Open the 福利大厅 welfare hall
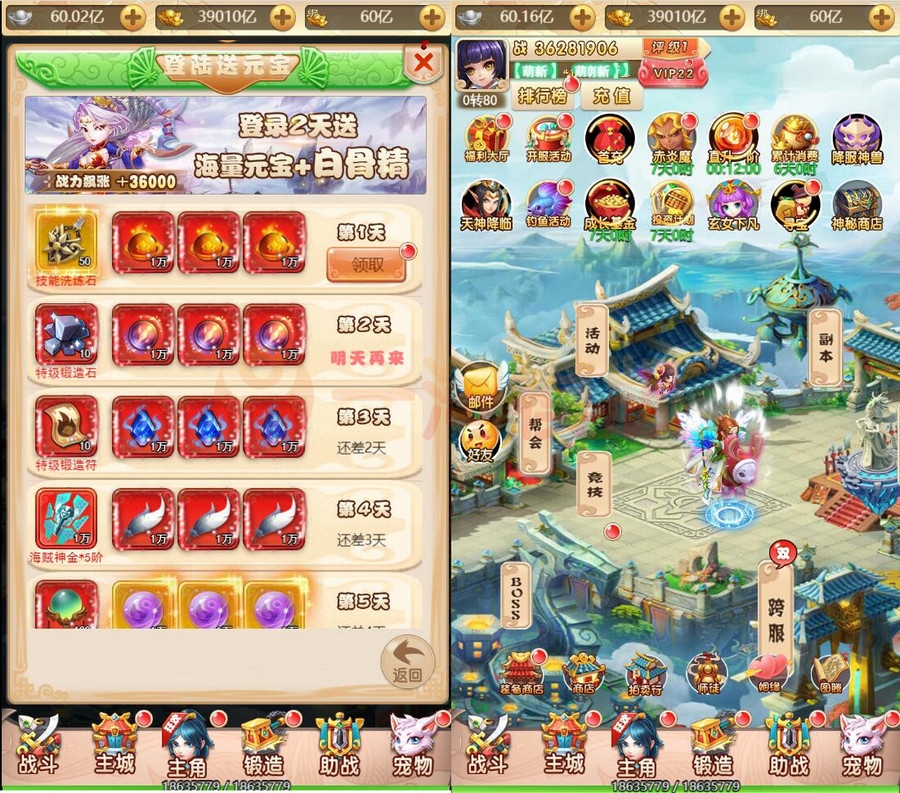900x793 pixels. (488, 141)
